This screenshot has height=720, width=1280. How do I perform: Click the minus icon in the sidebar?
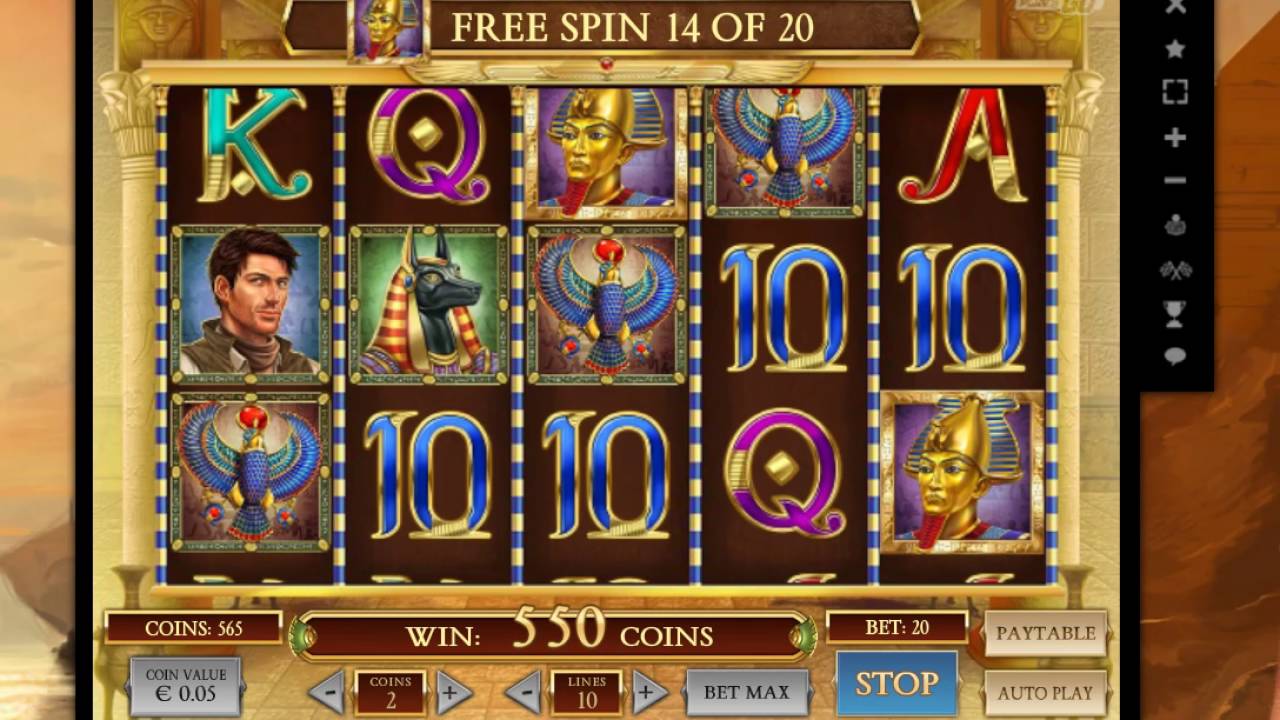(x=1175, y=181)
